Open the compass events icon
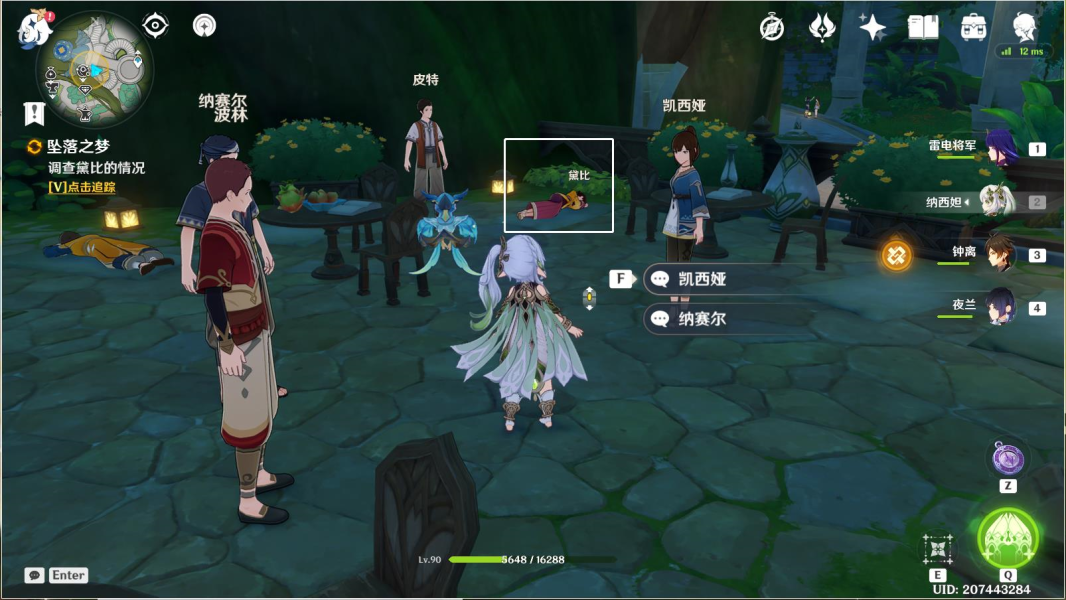Viewport: 1066px width, 600px height. click(x=771, y=28)
